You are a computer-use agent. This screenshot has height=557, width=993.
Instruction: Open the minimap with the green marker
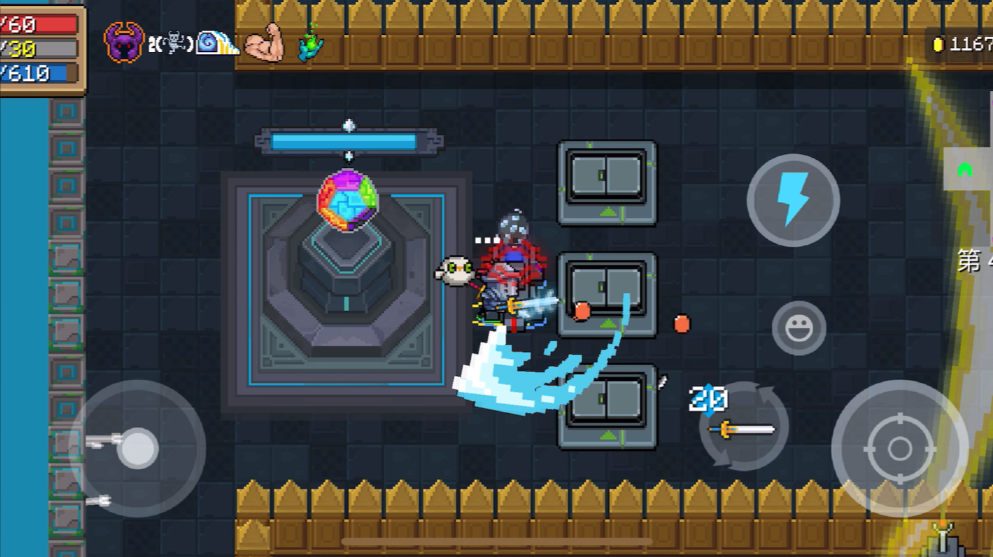(967, 170)
